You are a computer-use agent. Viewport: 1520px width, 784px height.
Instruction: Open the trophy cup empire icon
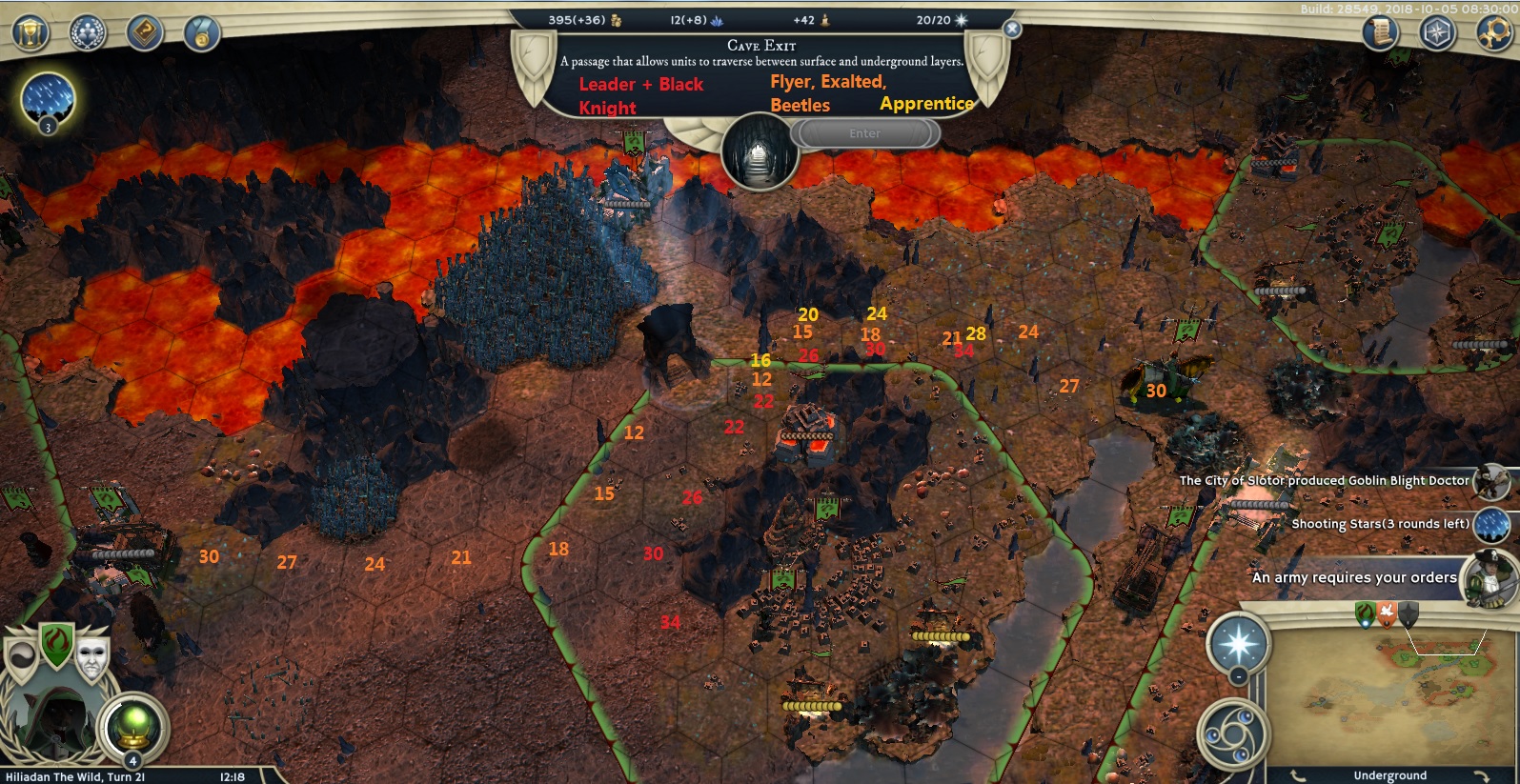(30, 32)
